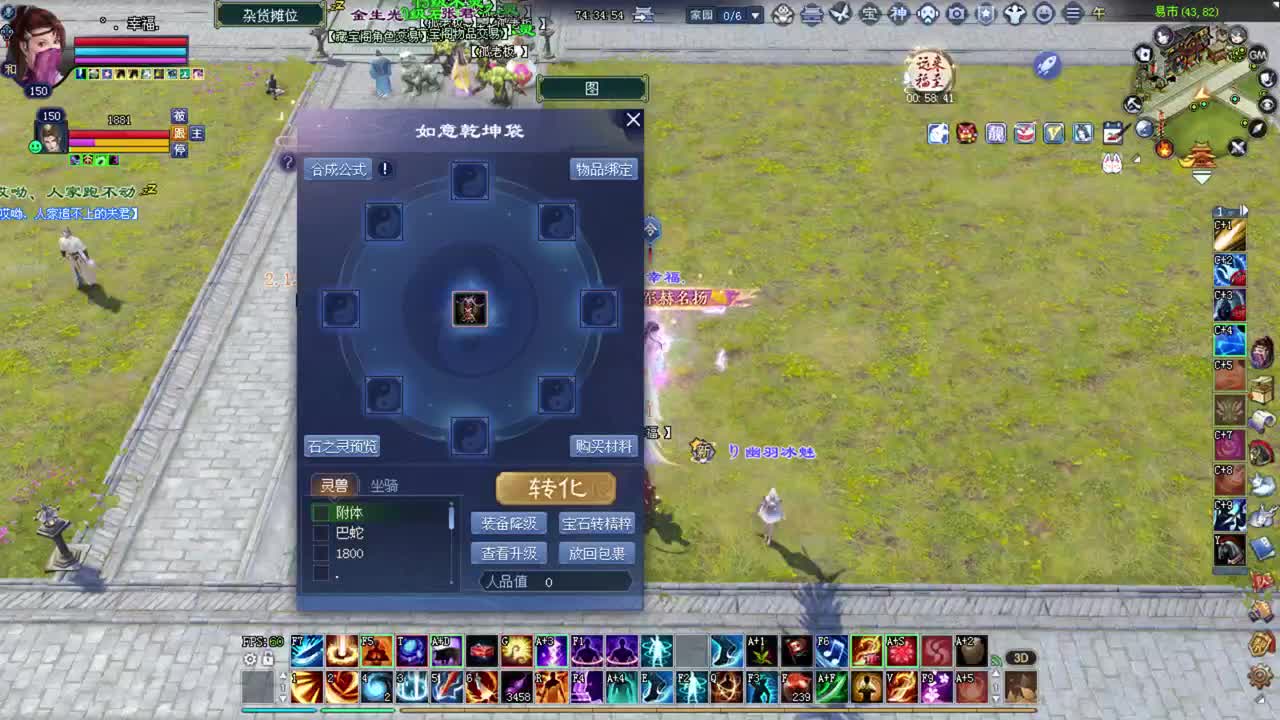Viewport: 1280px width, 720px height.
Task: Check the 巴蛇 option in the list
Action: (x=322, y=533)
